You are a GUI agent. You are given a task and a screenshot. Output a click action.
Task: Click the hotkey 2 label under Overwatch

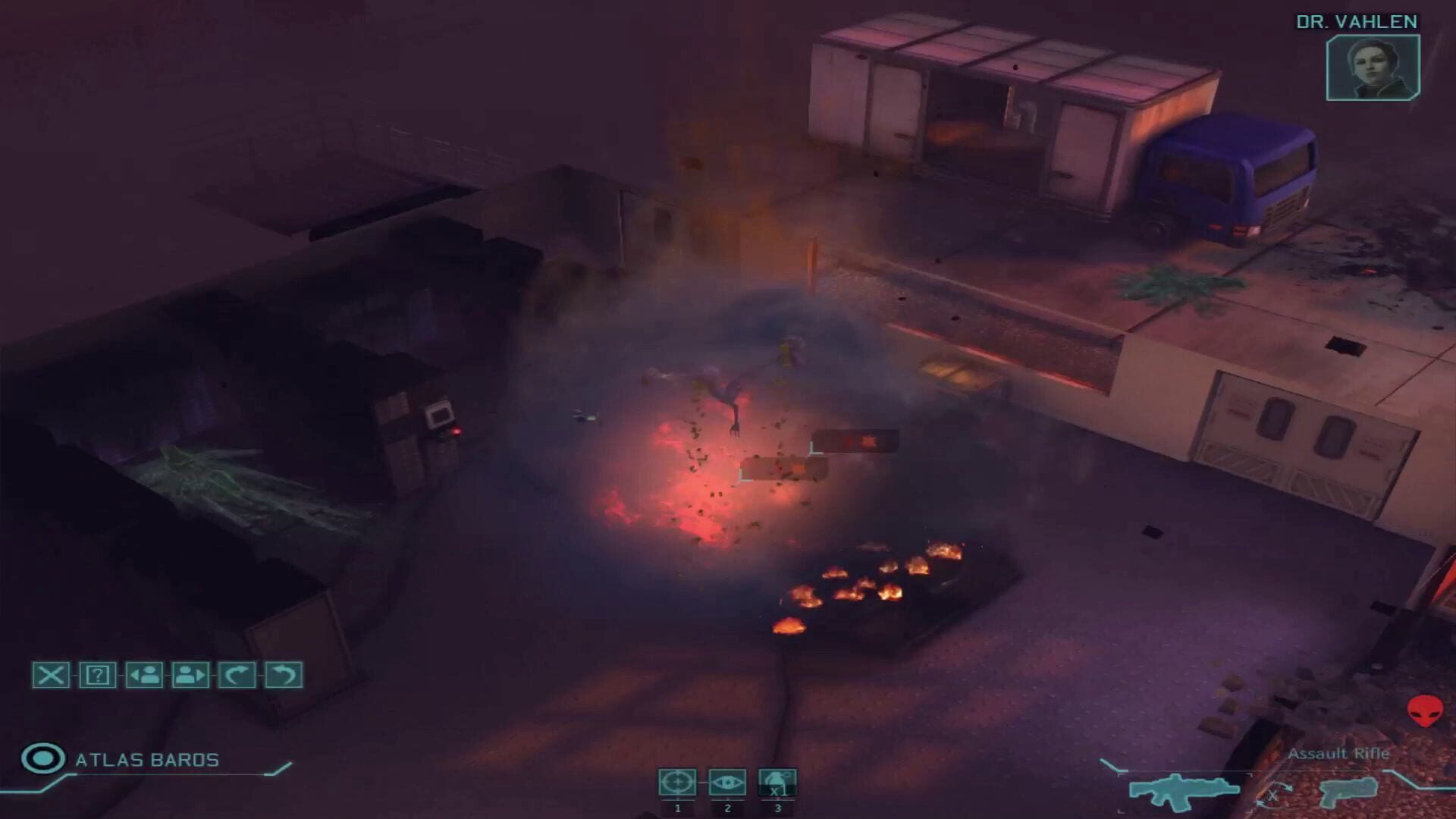[x=726, y=808]
